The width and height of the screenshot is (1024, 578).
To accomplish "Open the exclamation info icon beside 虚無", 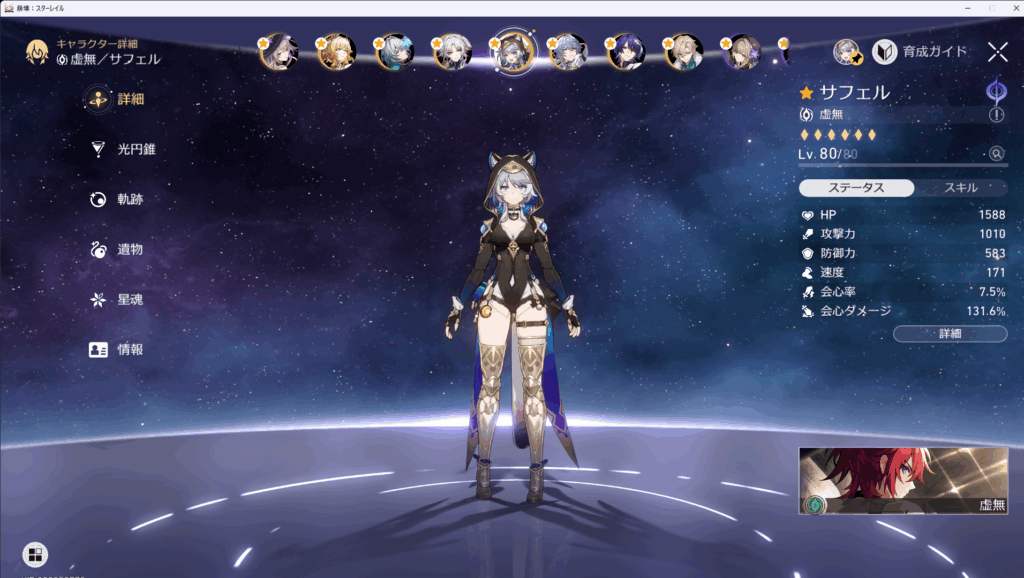I will [996, 115].
